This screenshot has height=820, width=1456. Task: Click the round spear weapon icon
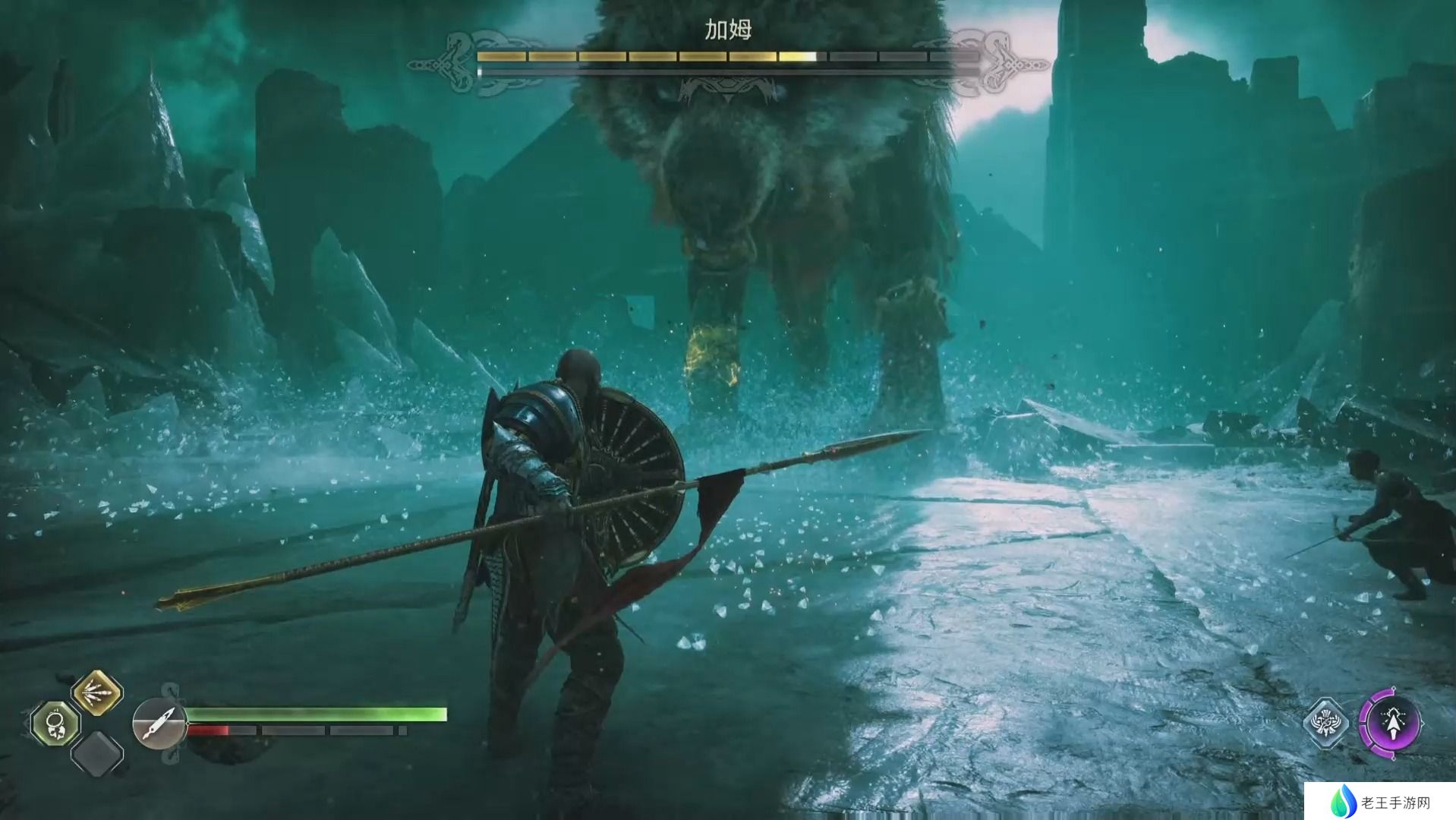coord(159,724)
